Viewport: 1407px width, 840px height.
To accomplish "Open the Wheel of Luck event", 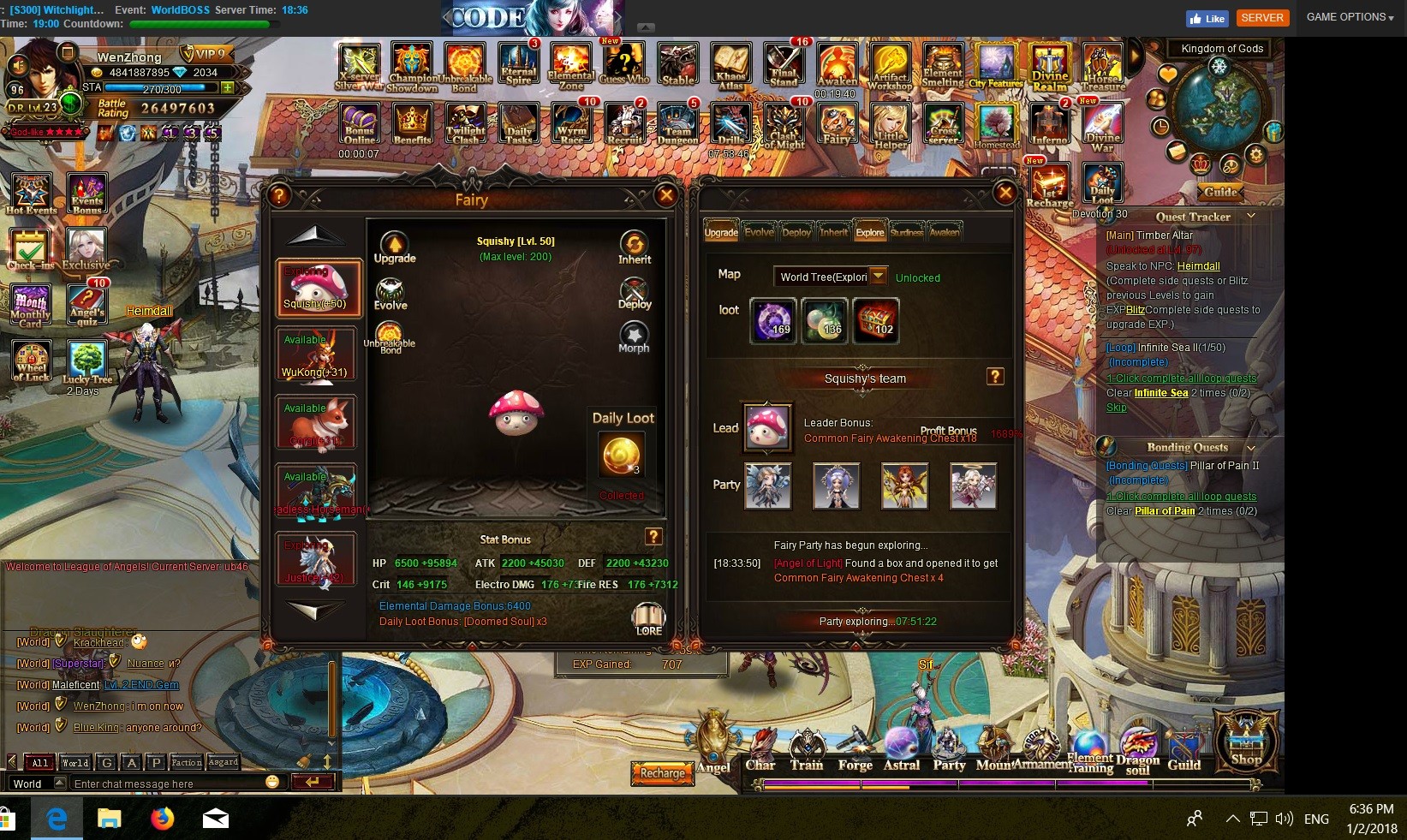I will pos(32,361).
